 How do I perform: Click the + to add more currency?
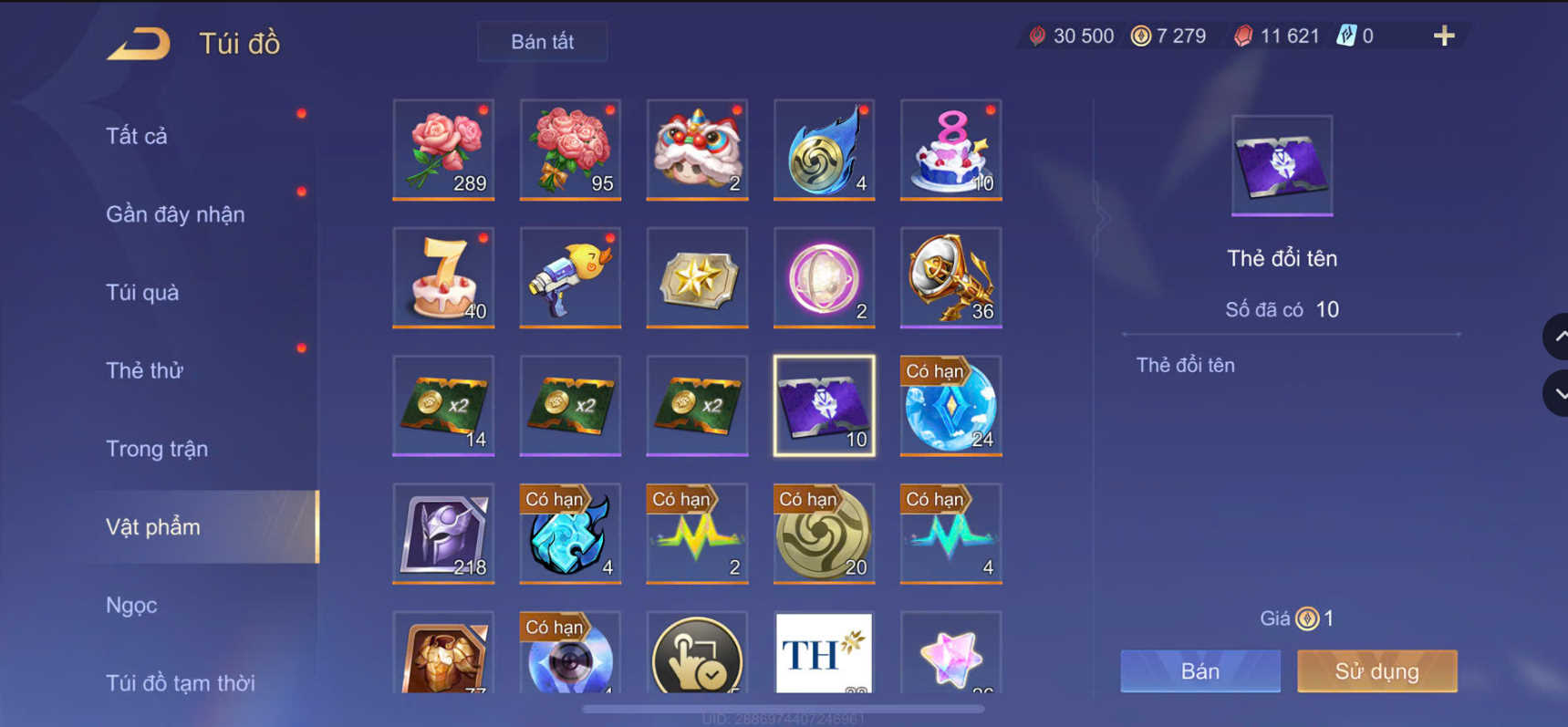tap(1444, 36)
